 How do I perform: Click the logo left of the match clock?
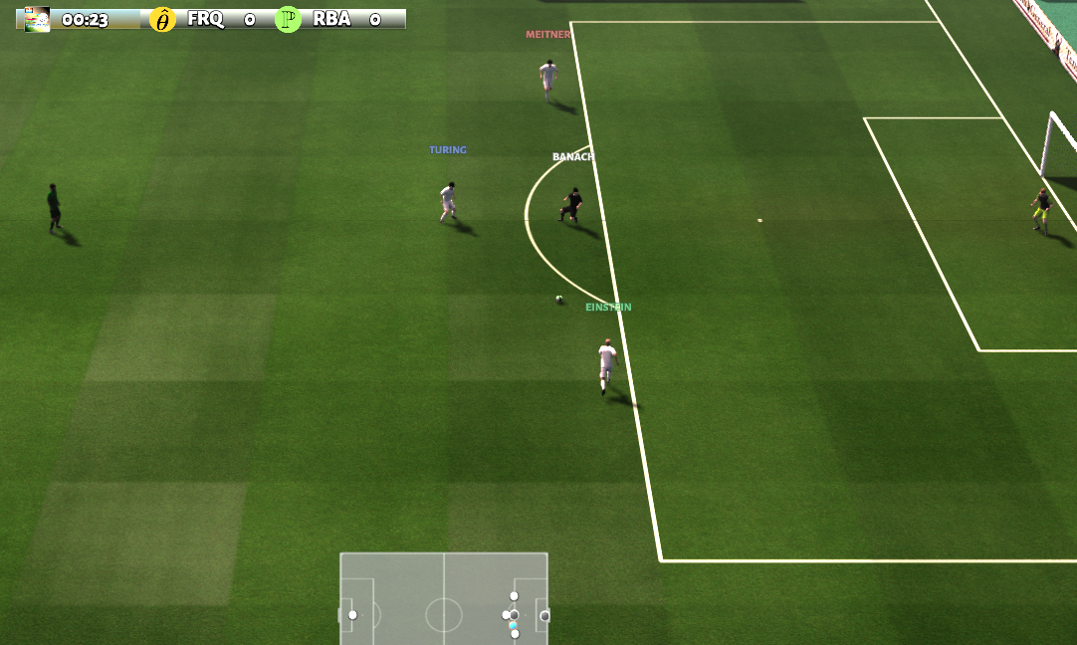[37, 19]
